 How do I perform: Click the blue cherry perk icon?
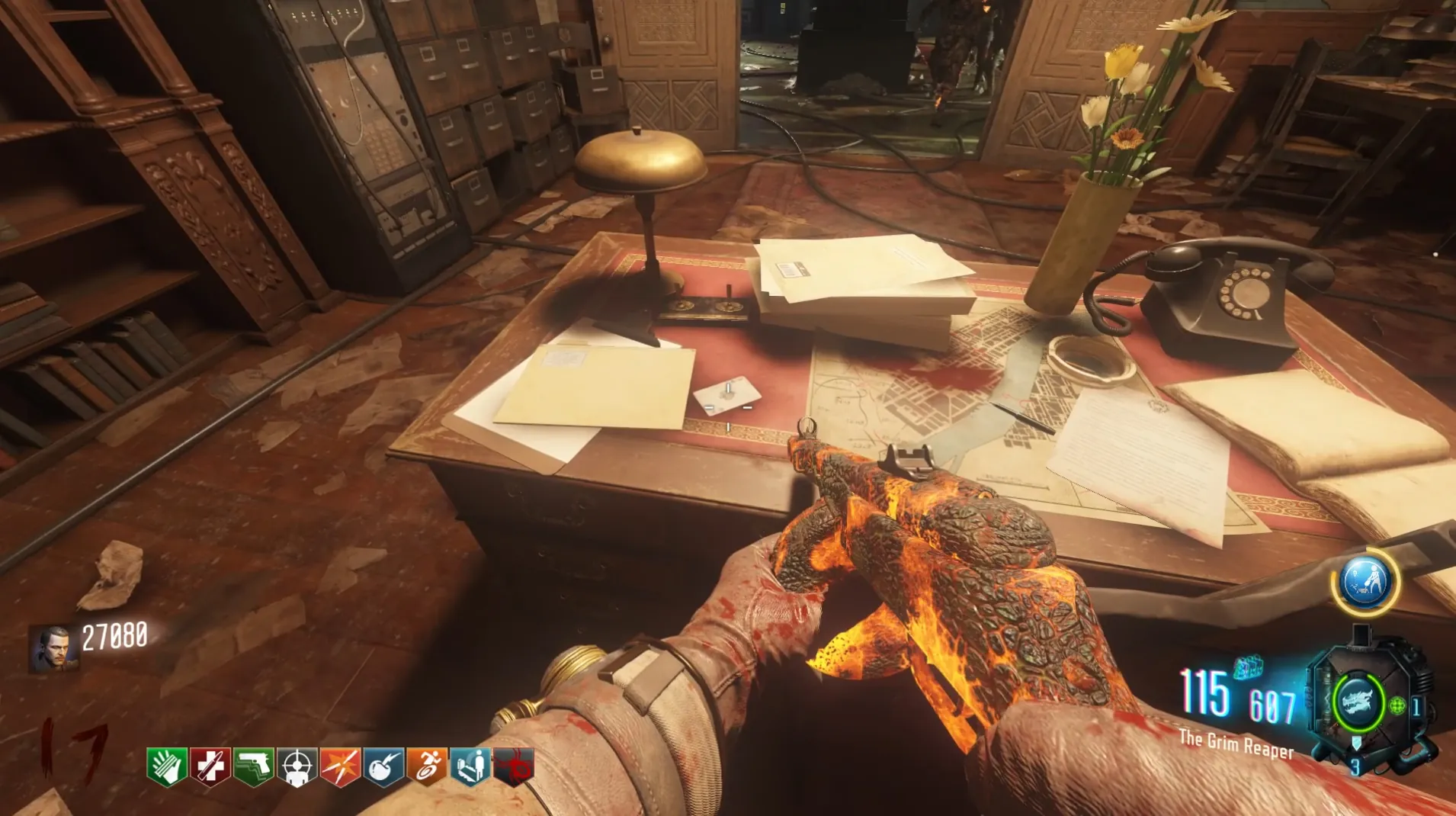(x=384, y=766)
